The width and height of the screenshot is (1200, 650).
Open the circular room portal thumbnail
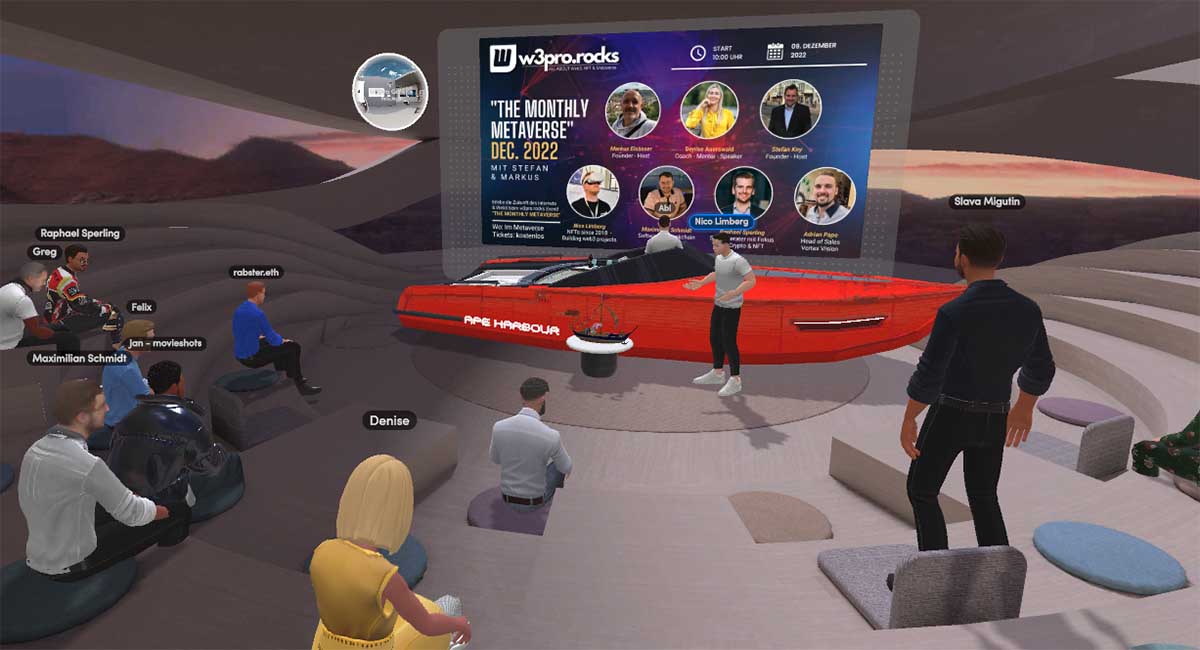point(390,92)
